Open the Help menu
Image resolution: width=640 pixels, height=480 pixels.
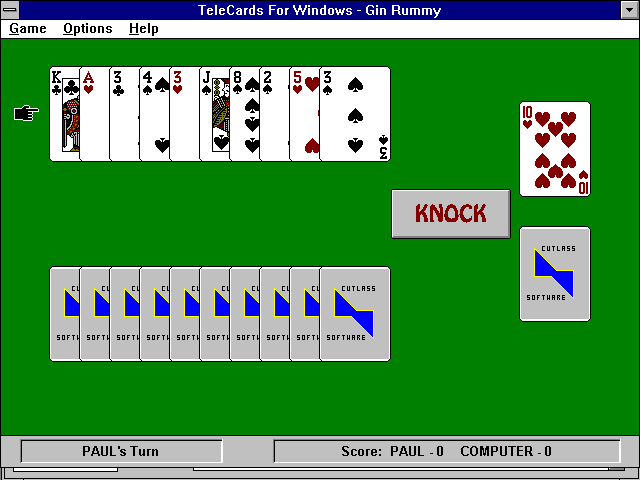pos(143,28)
